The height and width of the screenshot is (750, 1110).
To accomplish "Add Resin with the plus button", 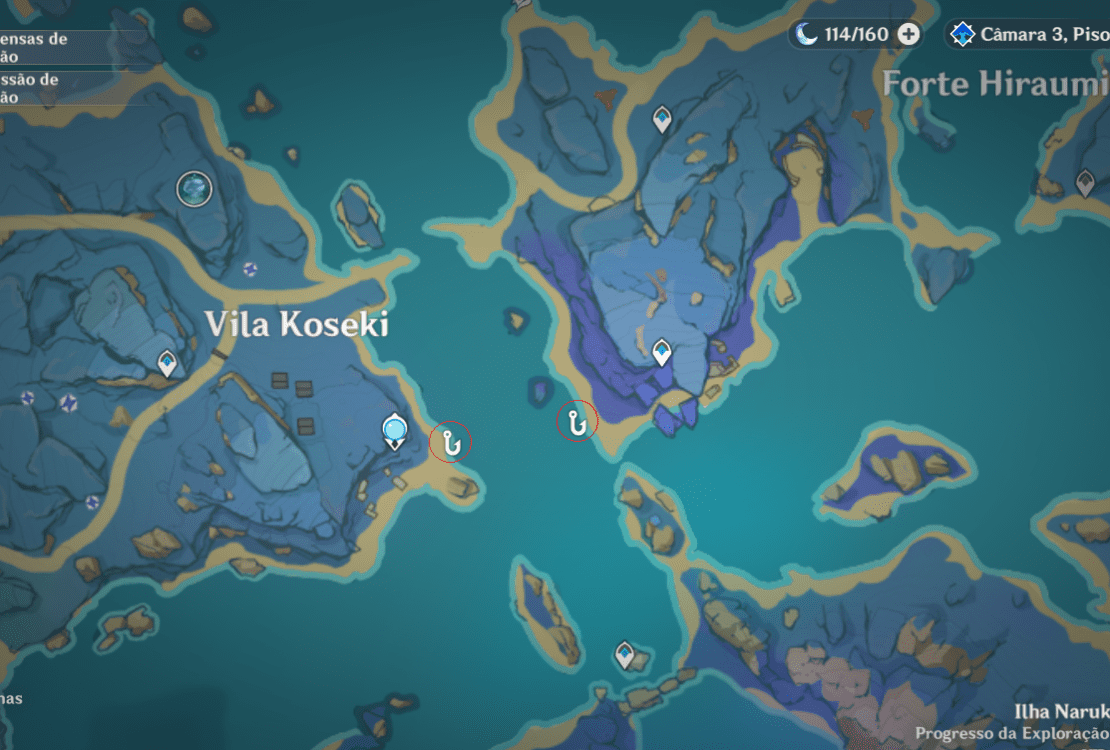I will point(908,34).
